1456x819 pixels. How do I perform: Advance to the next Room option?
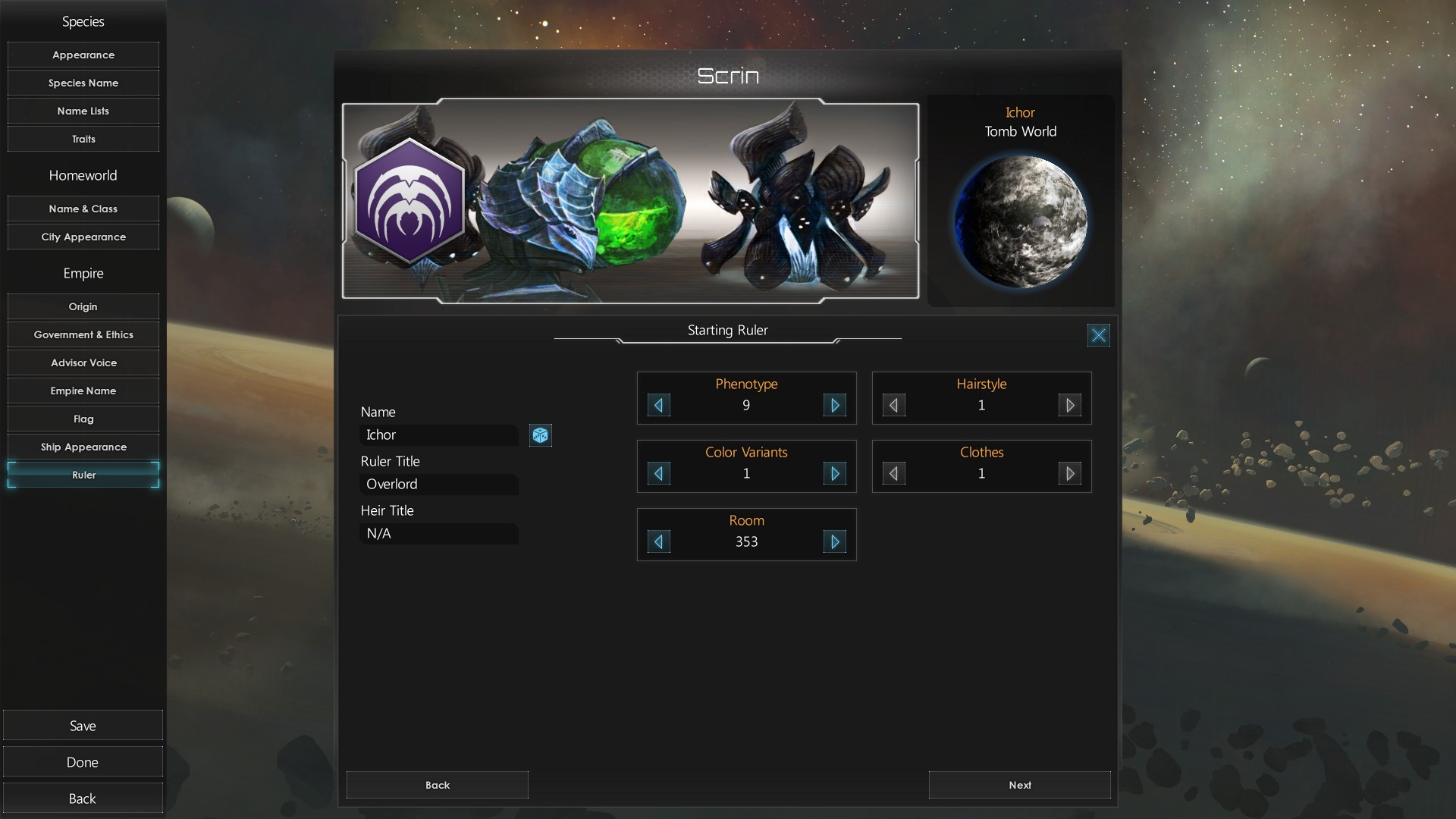pyautogui.click(x=834, y=542)
